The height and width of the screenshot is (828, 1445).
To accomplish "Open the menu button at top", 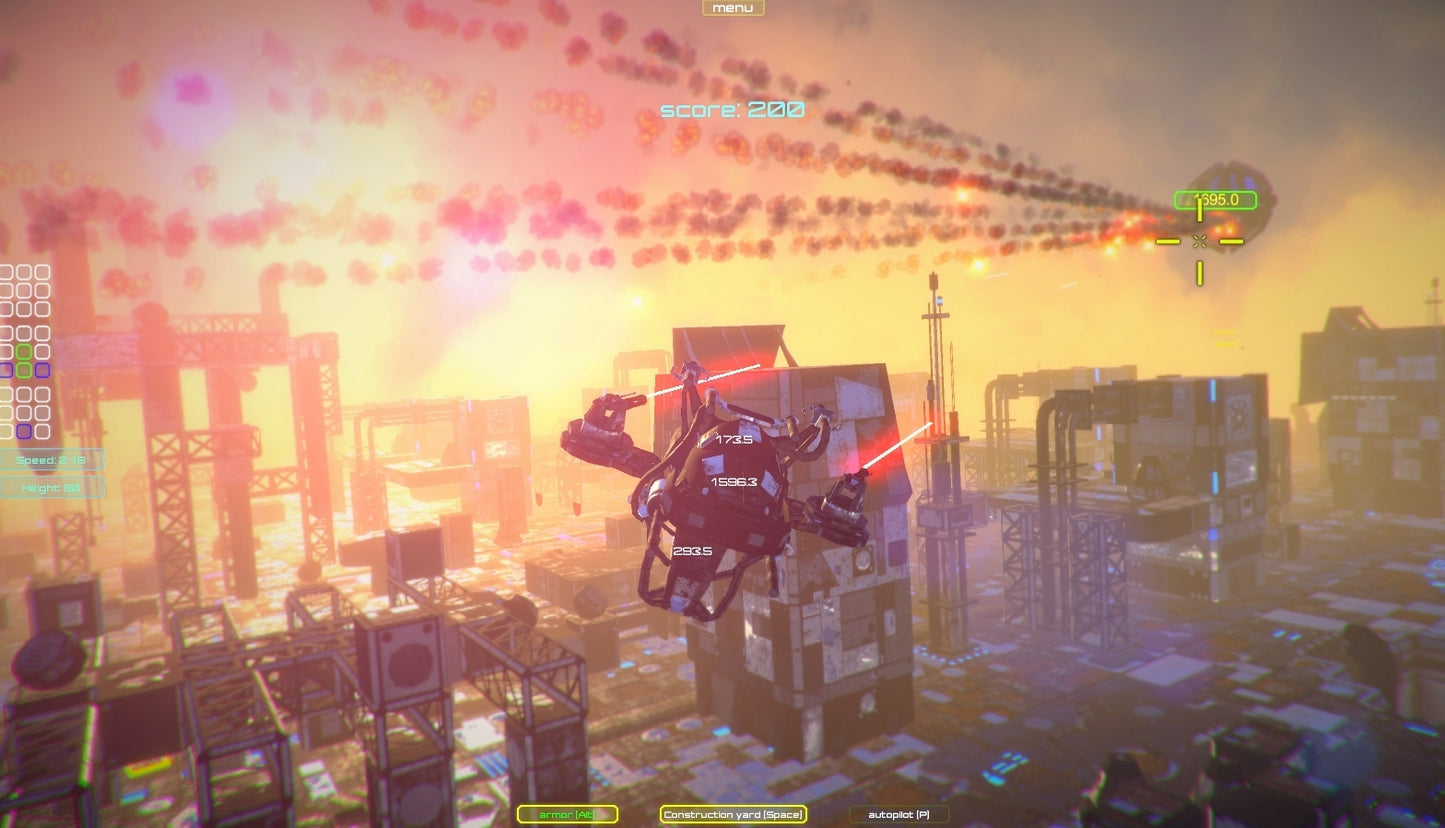I will (733, 8).
